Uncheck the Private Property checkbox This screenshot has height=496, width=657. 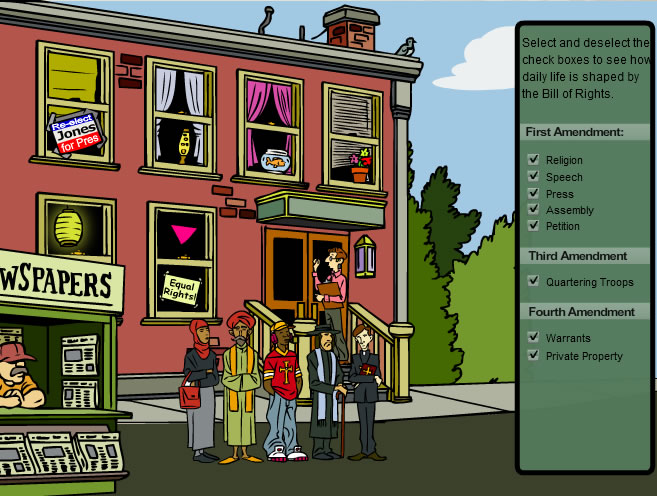pos(534,355)
